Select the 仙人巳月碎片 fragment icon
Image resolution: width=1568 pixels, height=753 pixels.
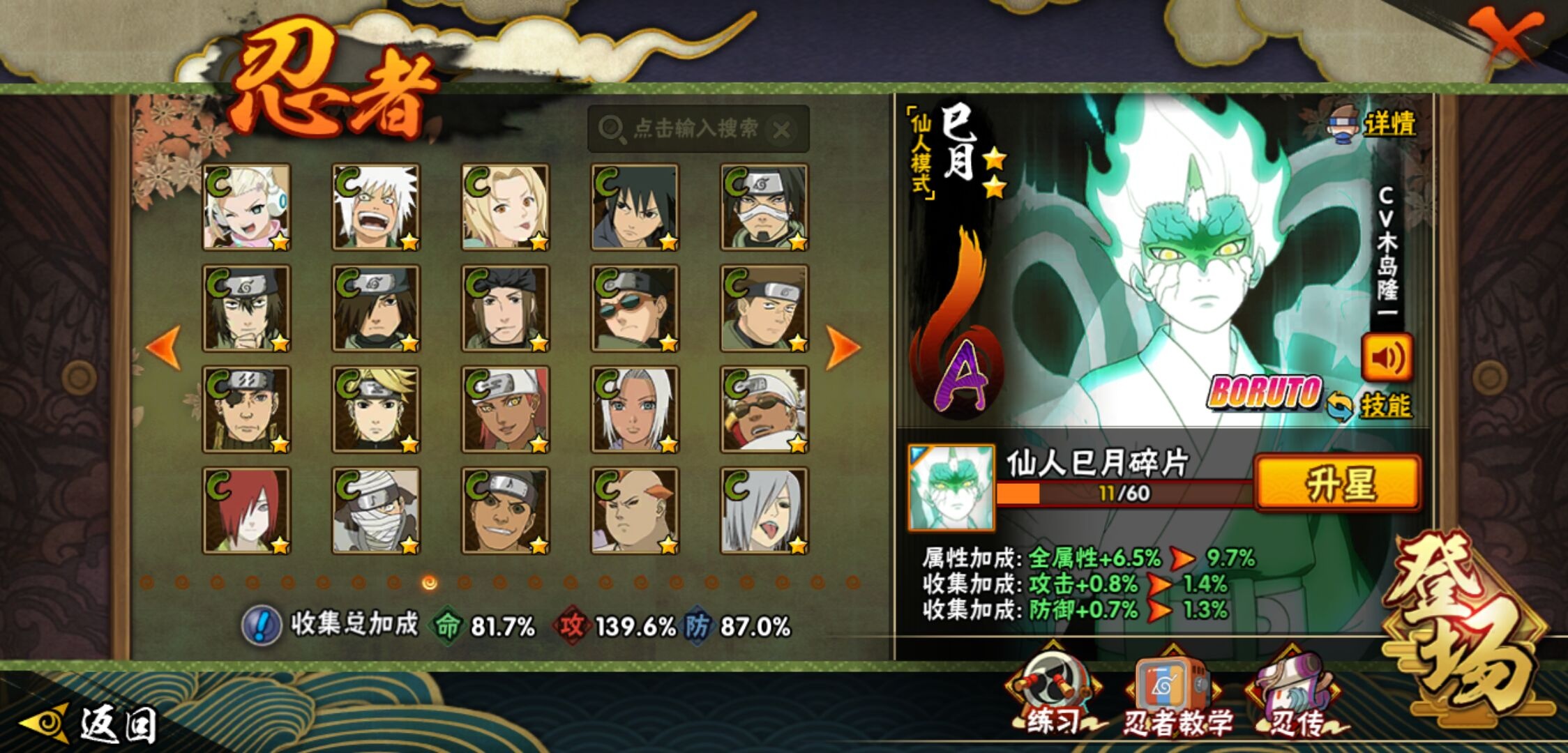pos(951,487)
